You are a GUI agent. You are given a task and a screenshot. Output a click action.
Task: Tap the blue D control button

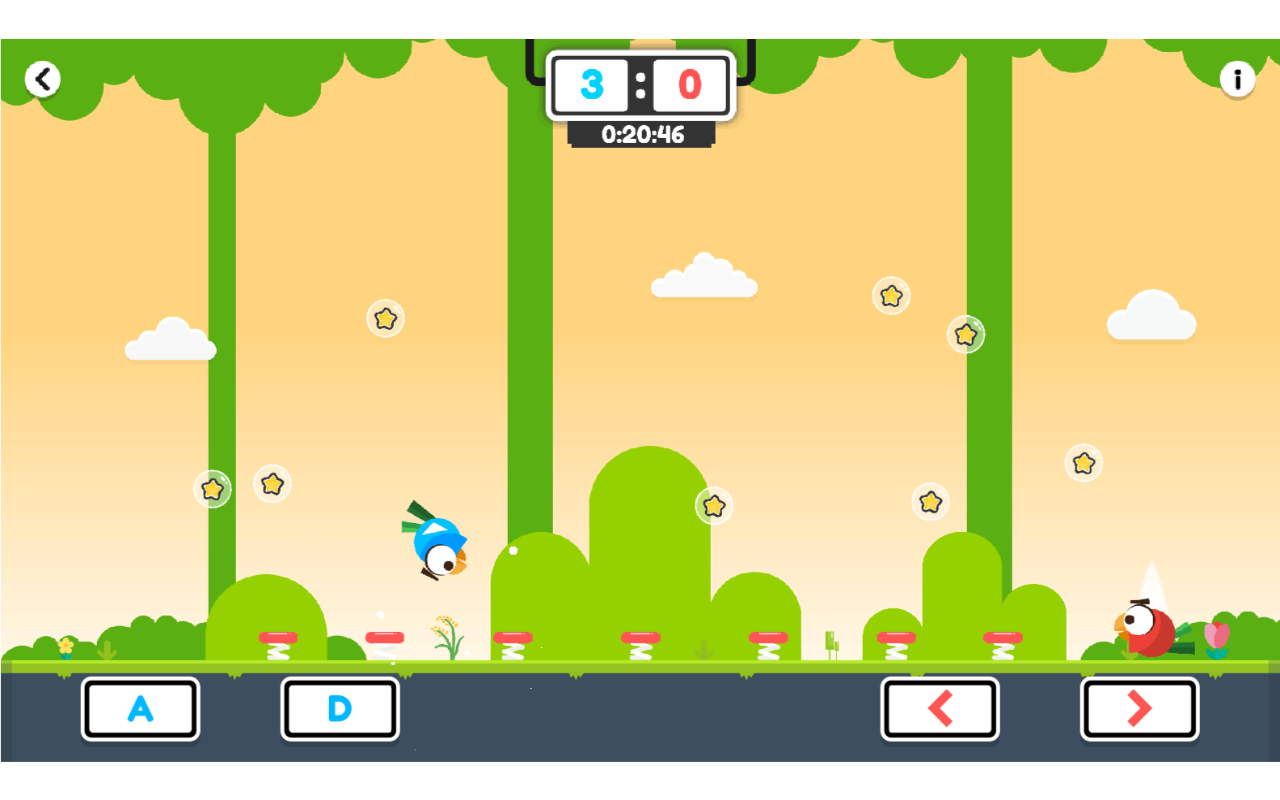click(x=340, y=709)
